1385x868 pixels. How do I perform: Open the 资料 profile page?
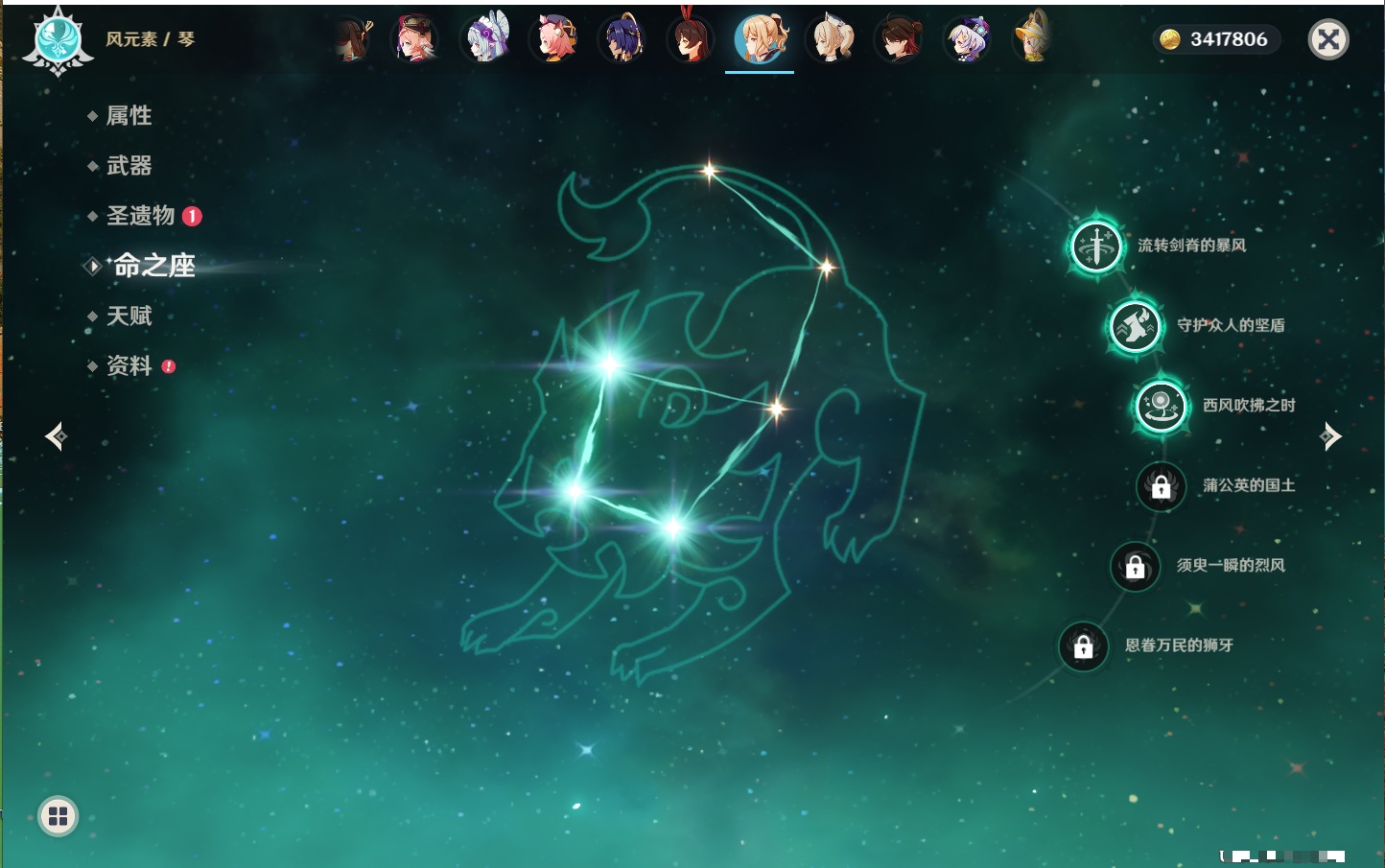(129, 365)
